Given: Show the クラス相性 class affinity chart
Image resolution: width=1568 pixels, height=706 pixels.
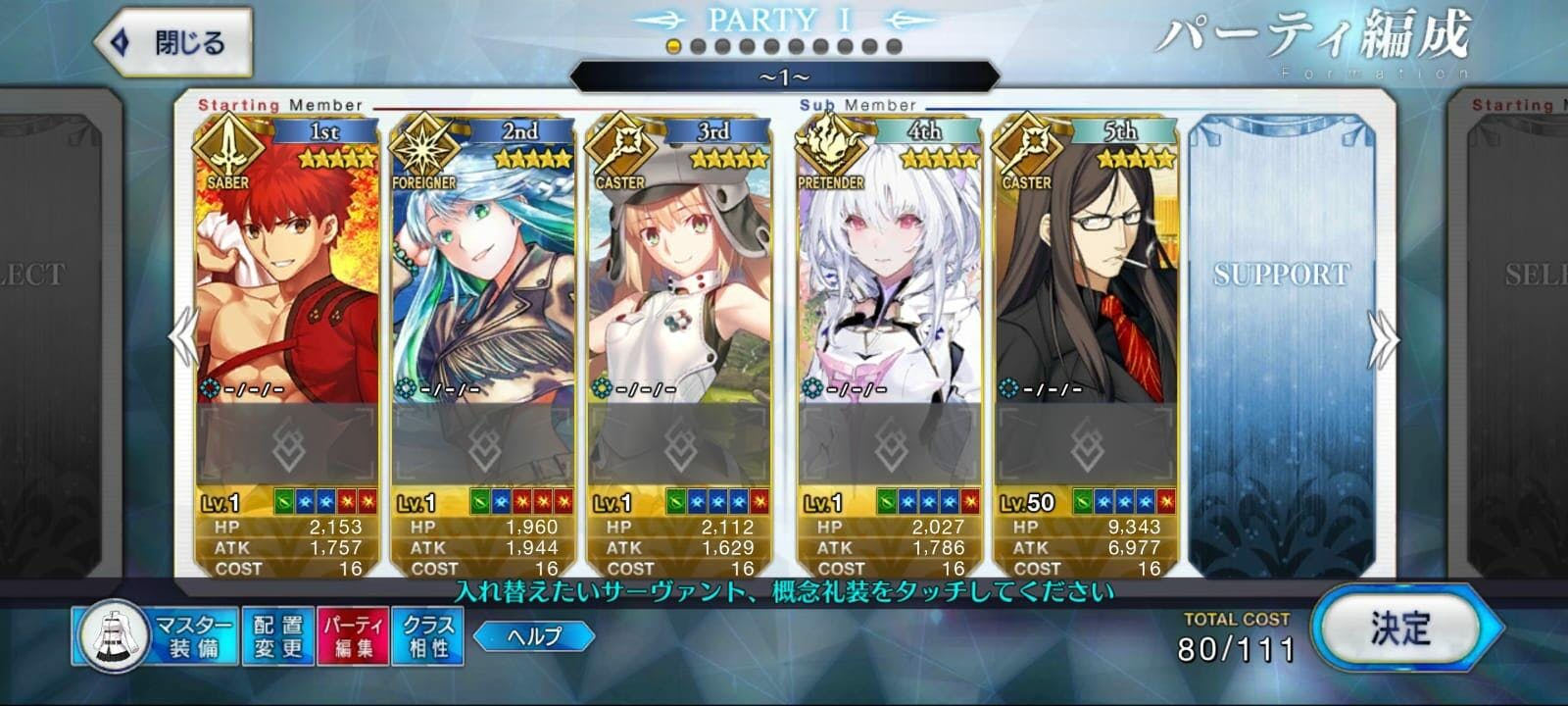Looking at the screenshot, I should coord(428,635).
